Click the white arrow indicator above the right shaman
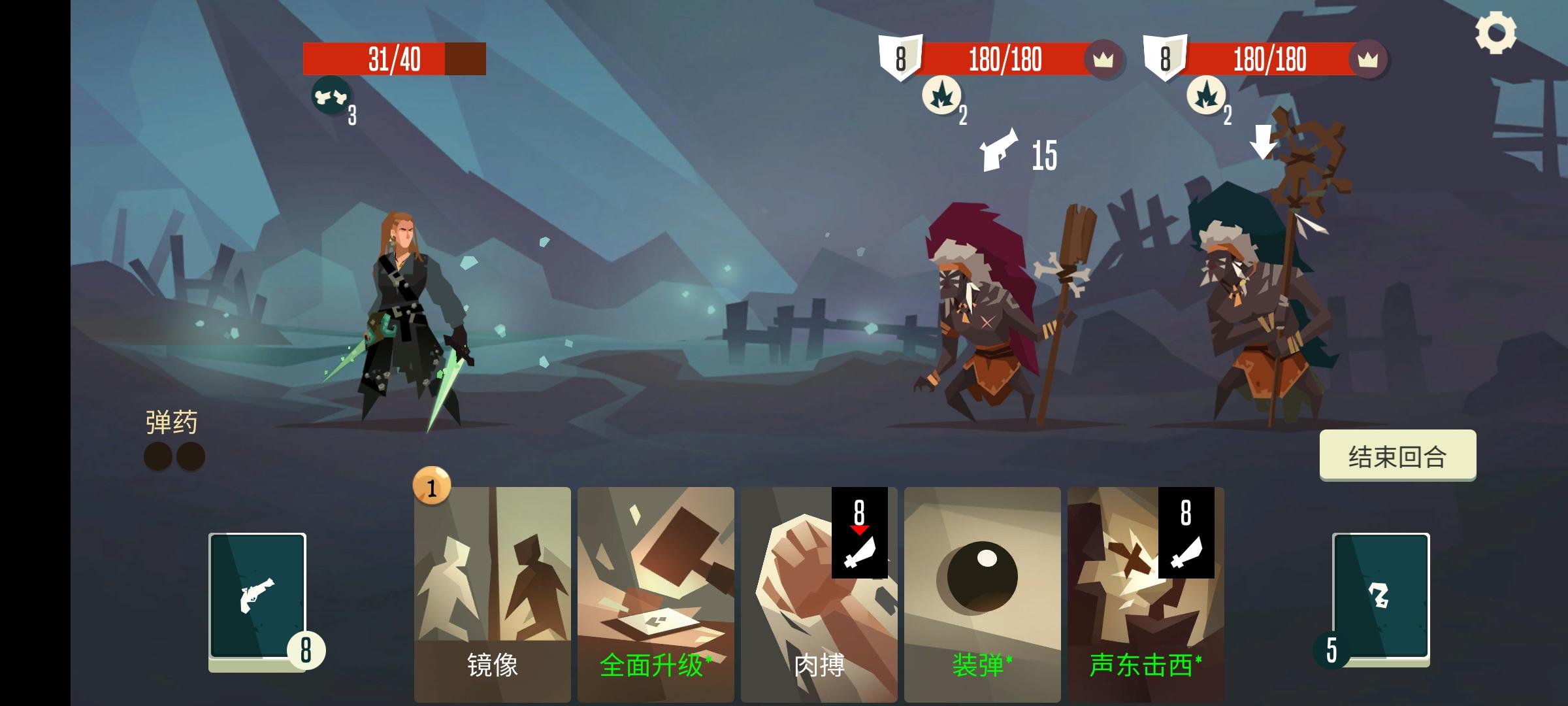The width and height of the screenshot is (1568, 706). (1263, 141)
